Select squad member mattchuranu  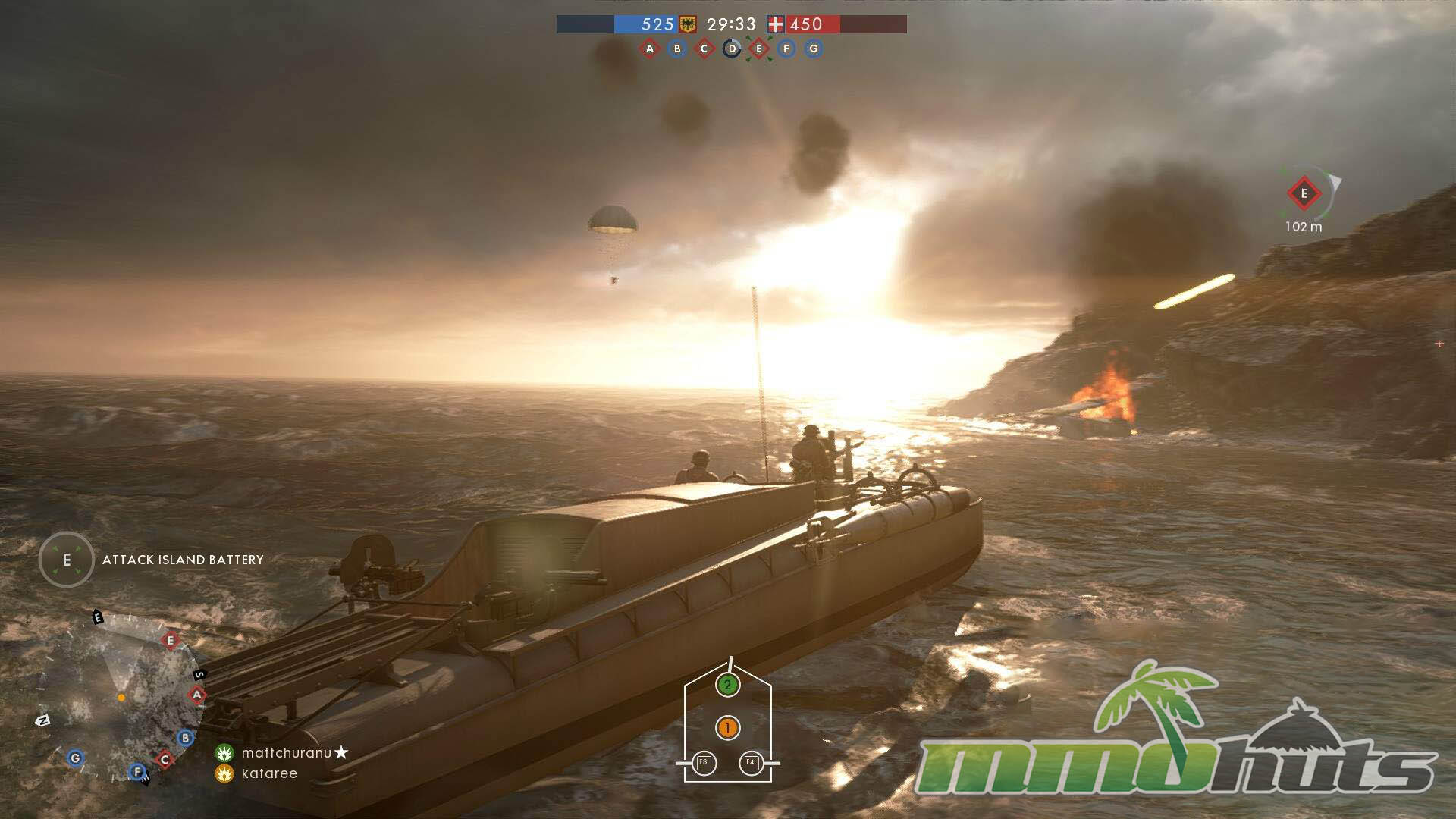[x=286, y=753]
